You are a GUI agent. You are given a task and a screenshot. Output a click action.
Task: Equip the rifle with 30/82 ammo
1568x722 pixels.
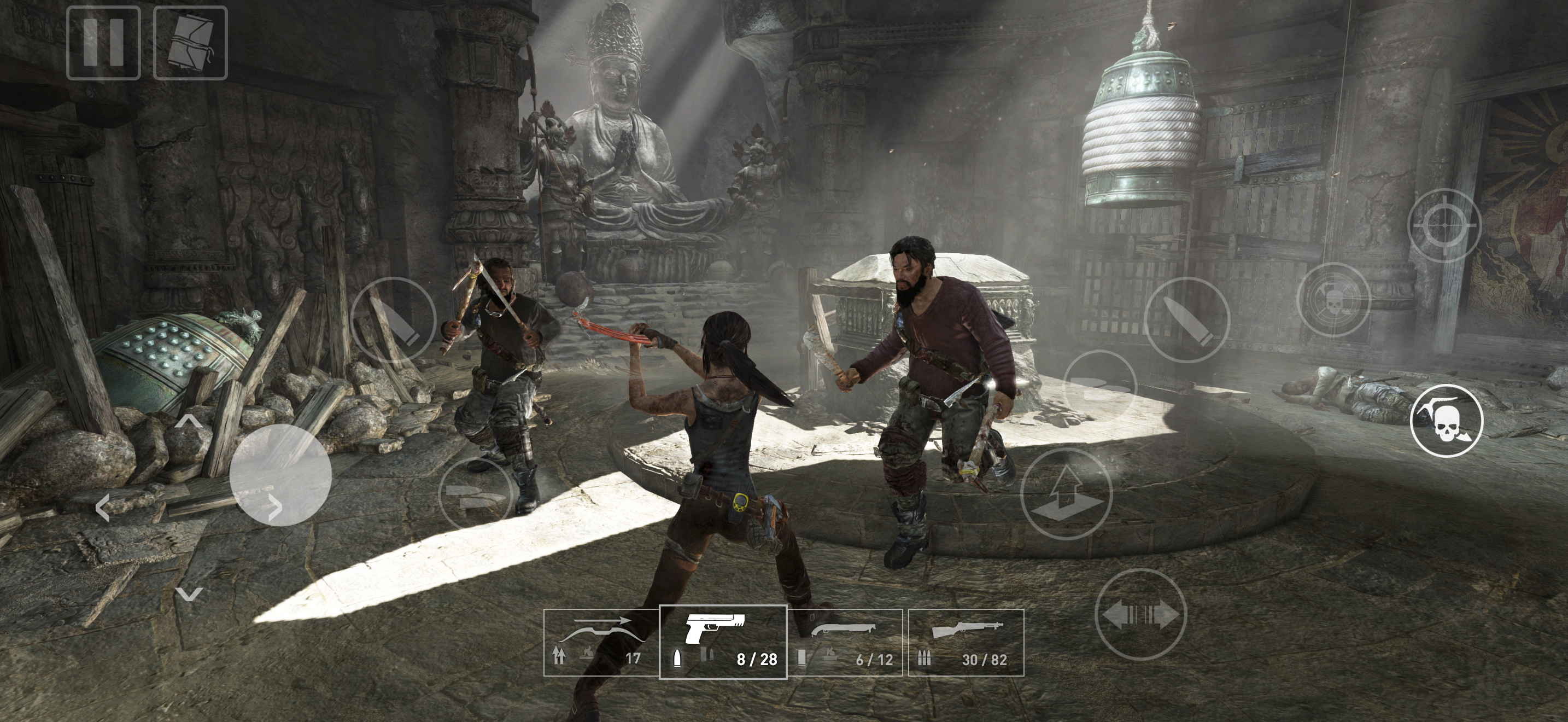pyautogui.click(x=966, y=642)
